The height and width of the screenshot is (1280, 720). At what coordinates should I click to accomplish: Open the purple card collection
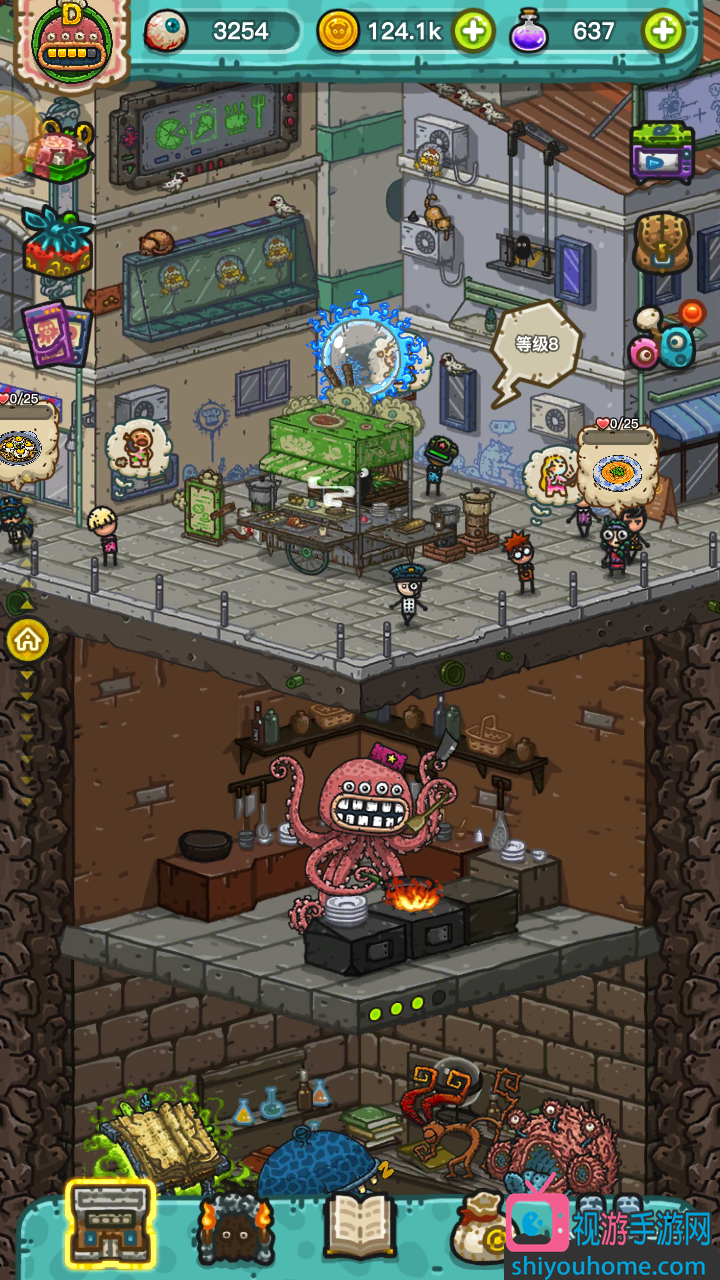(57, 332)
